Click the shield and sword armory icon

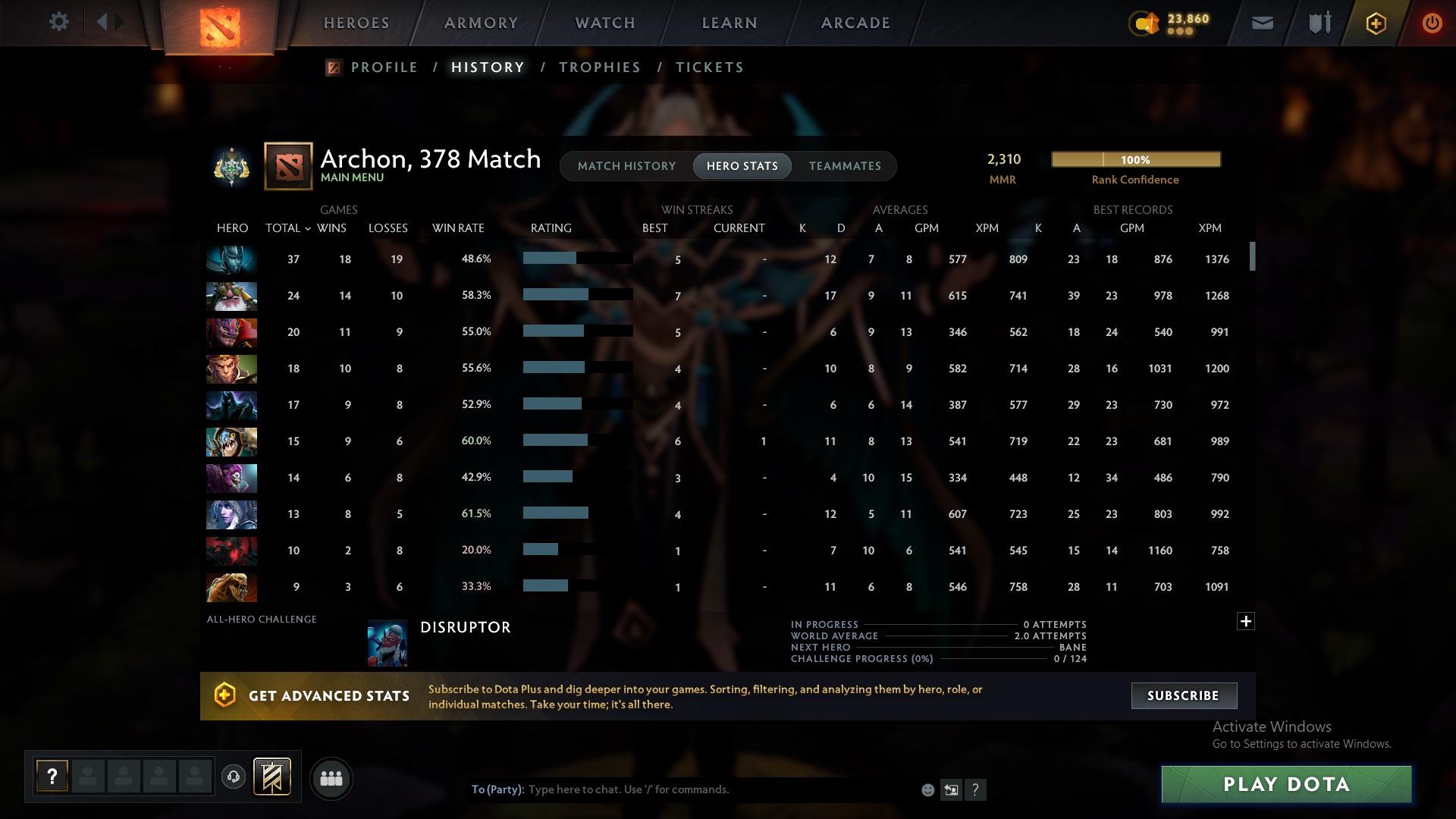coord(1318,23)
